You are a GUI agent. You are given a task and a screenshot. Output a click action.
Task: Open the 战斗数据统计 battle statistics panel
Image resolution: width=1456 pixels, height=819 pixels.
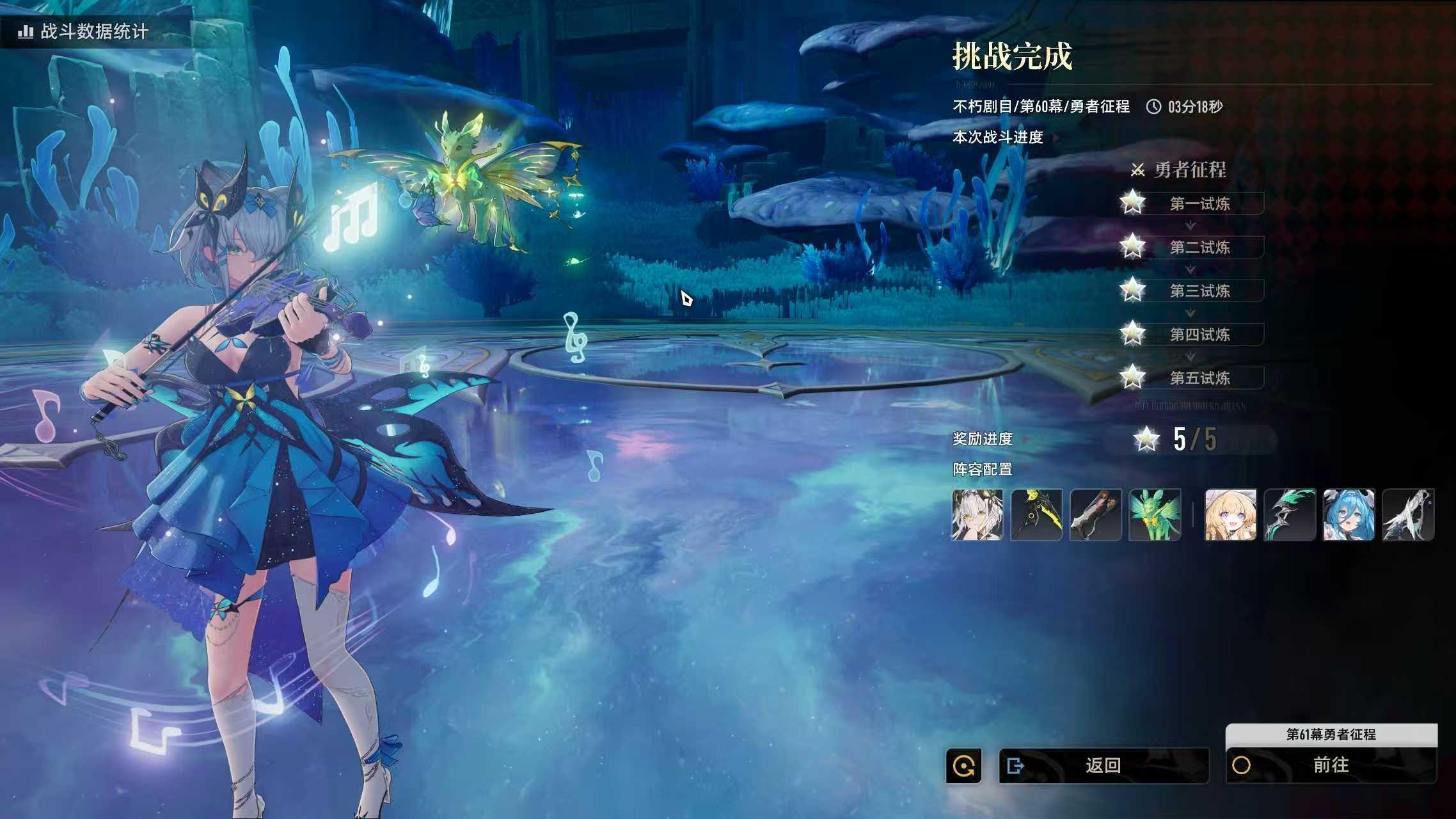(86, 31)
